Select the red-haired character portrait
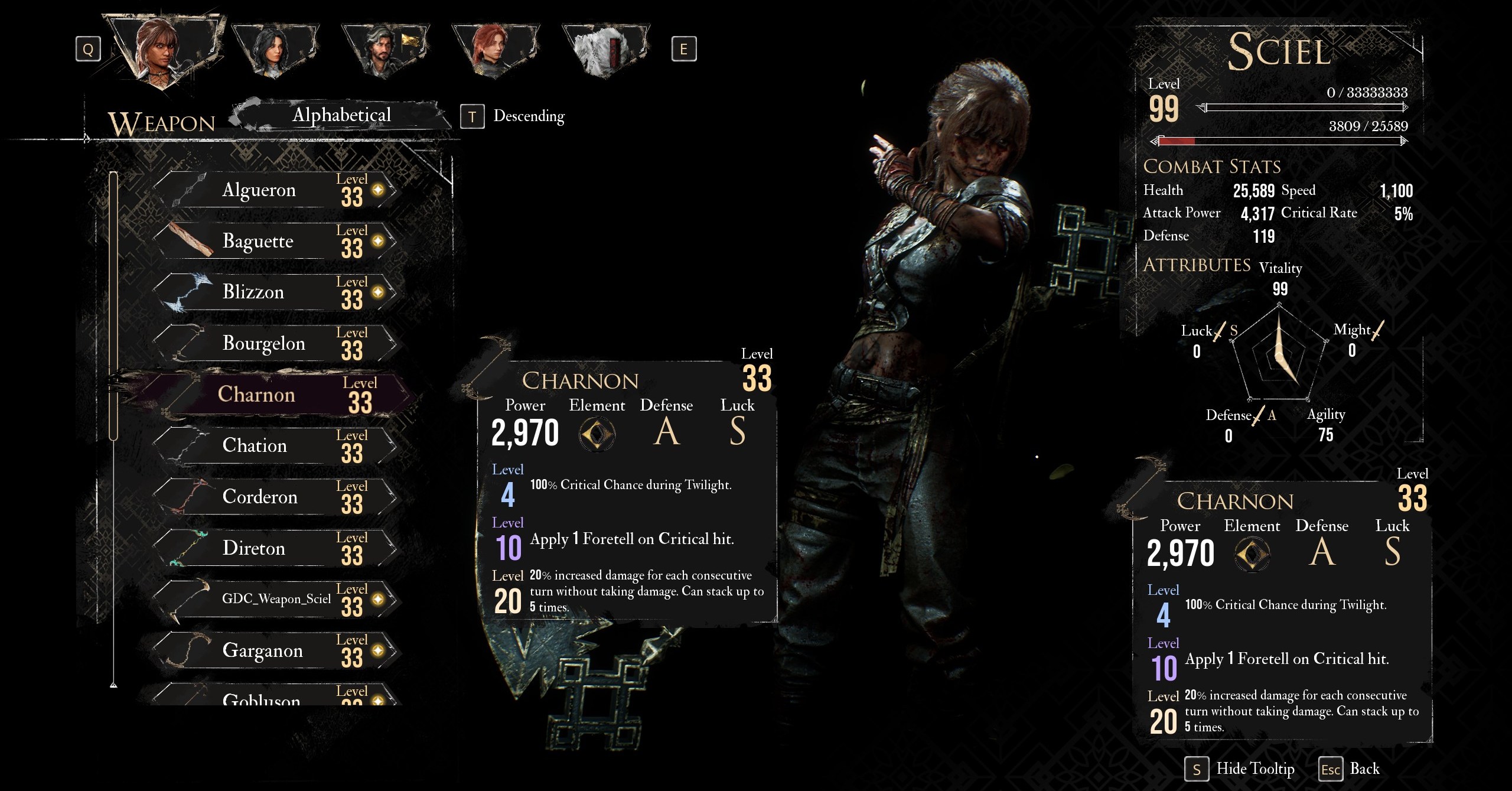Screen dimensions: 1512x791 (x=494, y=51)
